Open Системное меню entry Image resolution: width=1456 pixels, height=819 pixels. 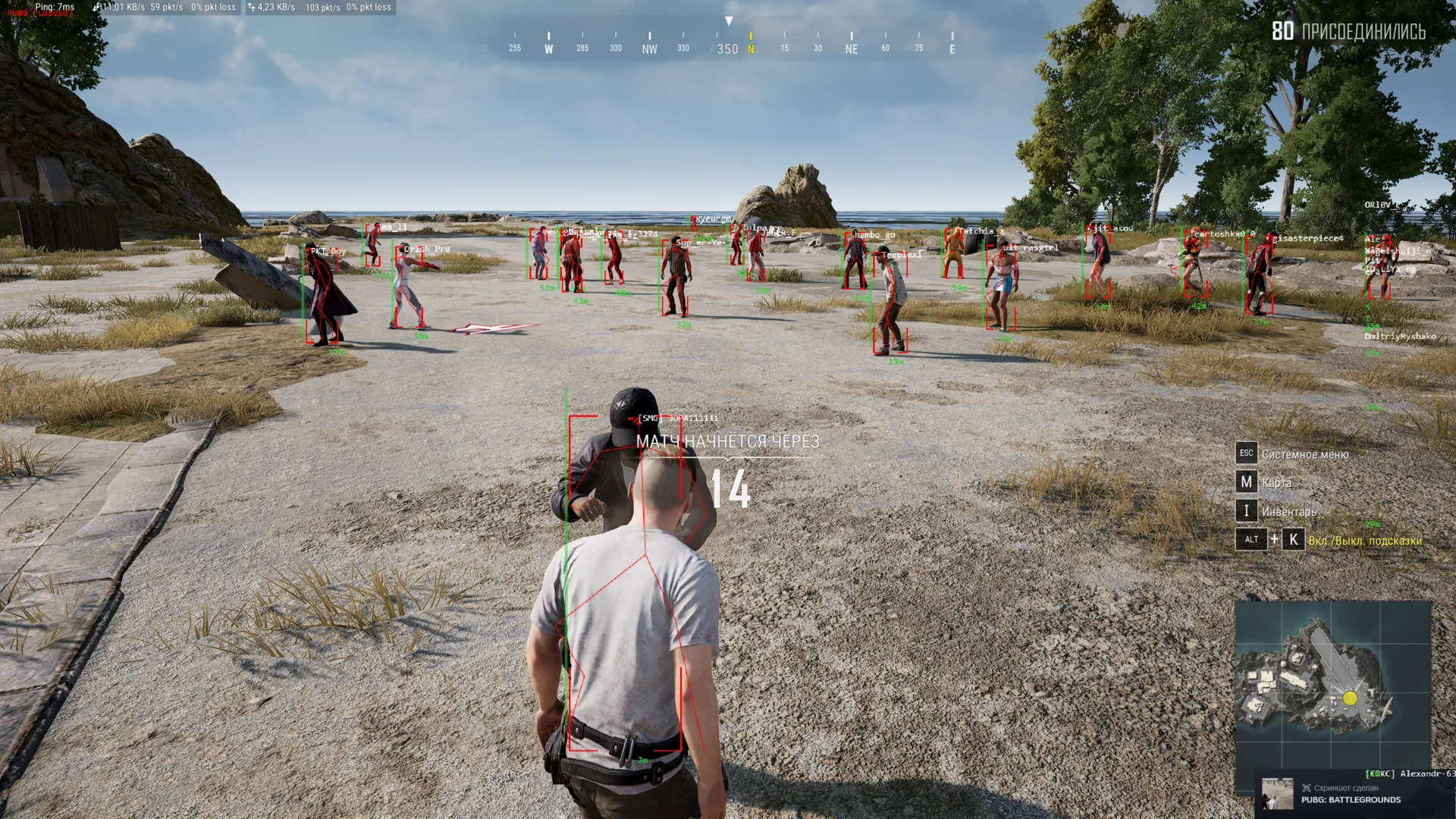tap(1304, 453)
